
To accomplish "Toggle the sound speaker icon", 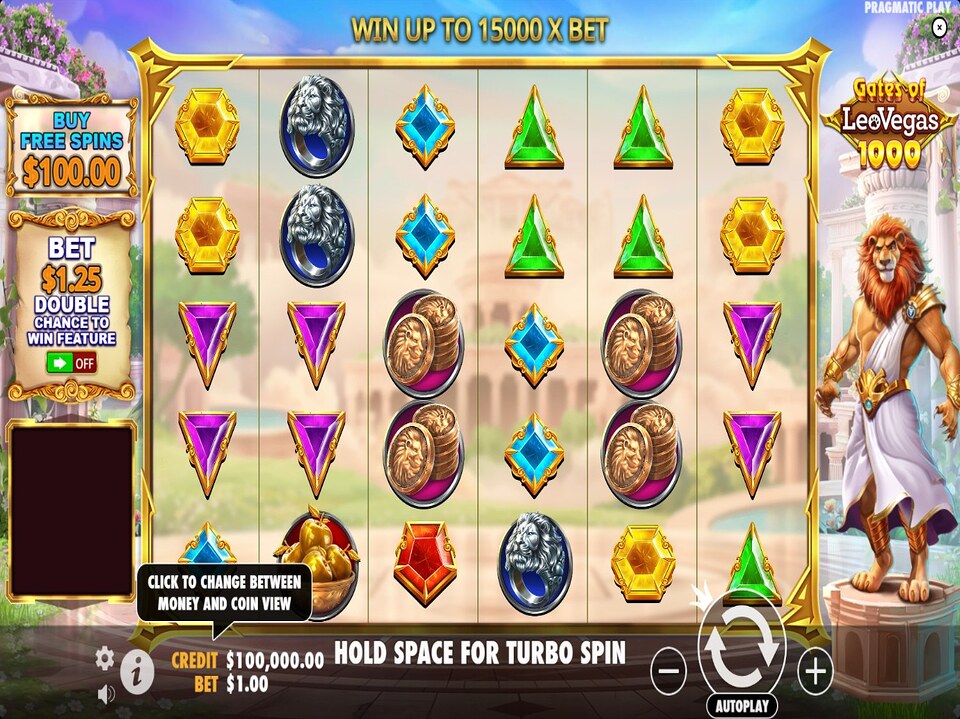I will tap(105, 692).
